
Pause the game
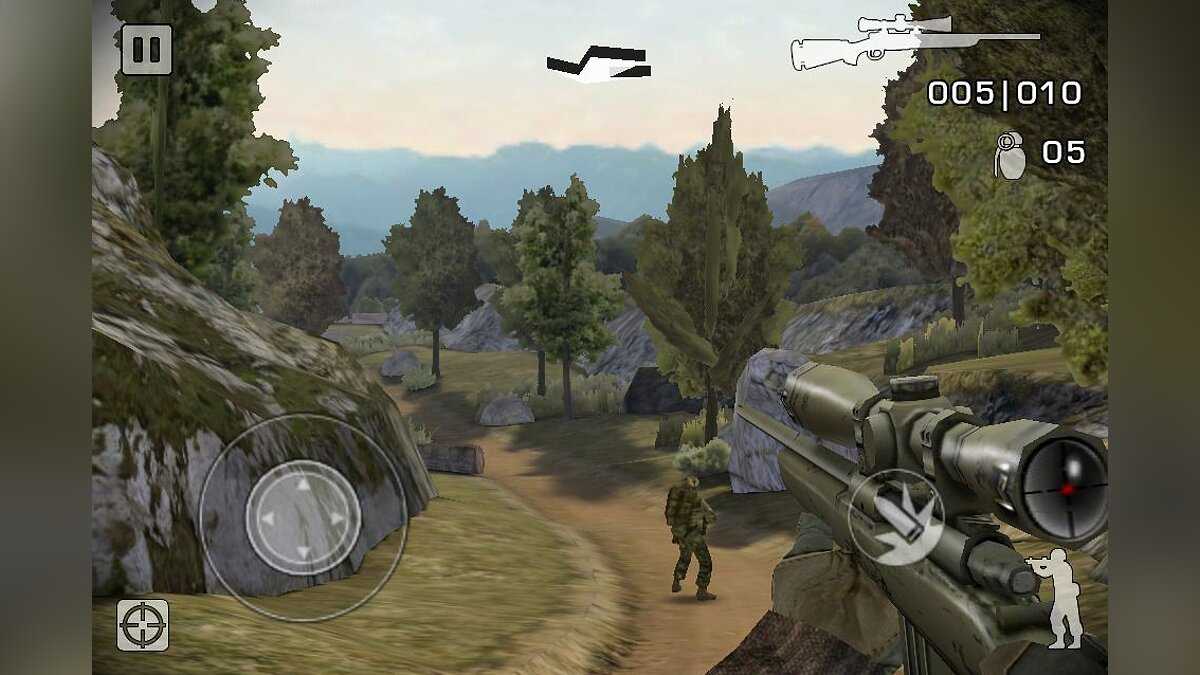(x=147, y=50)
